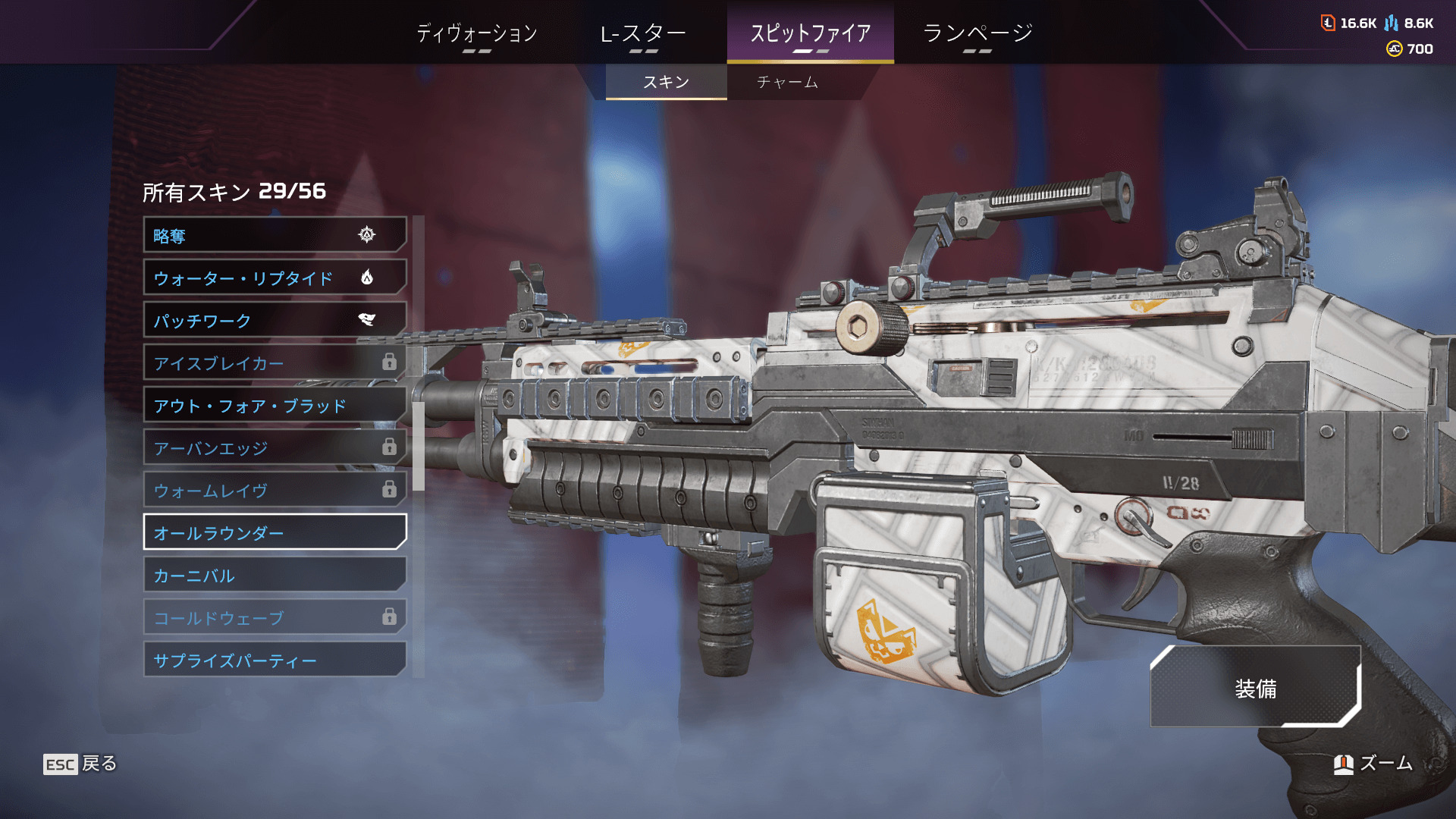Select the locked アイスブレイカー skin
1456x819 pixels.
275,362
